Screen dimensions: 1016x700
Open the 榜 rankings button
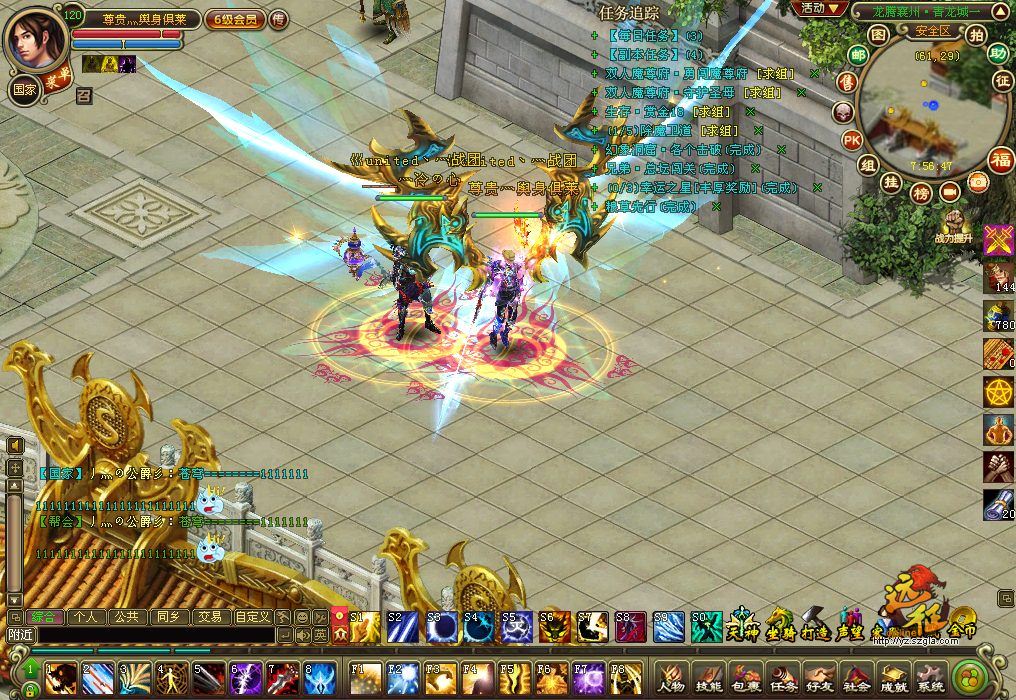[920, 192]
